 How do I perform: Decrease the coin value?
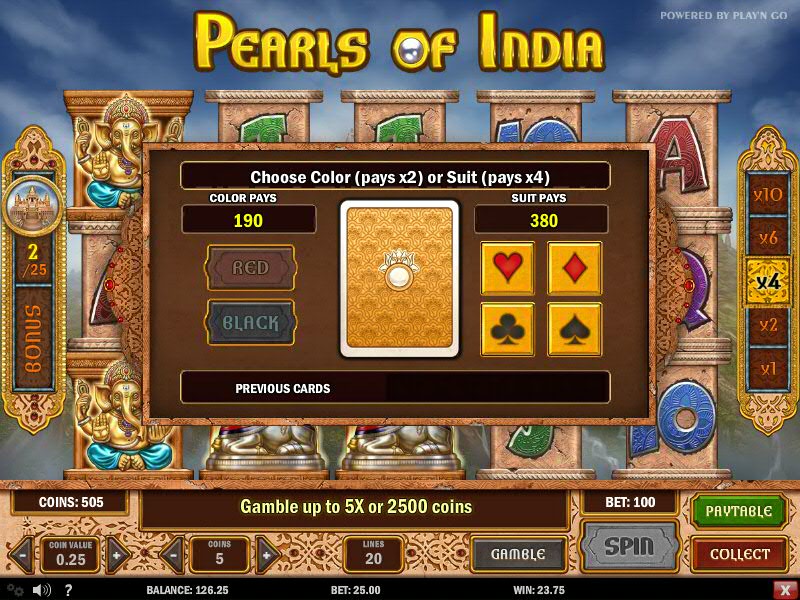tap(21, 554)
